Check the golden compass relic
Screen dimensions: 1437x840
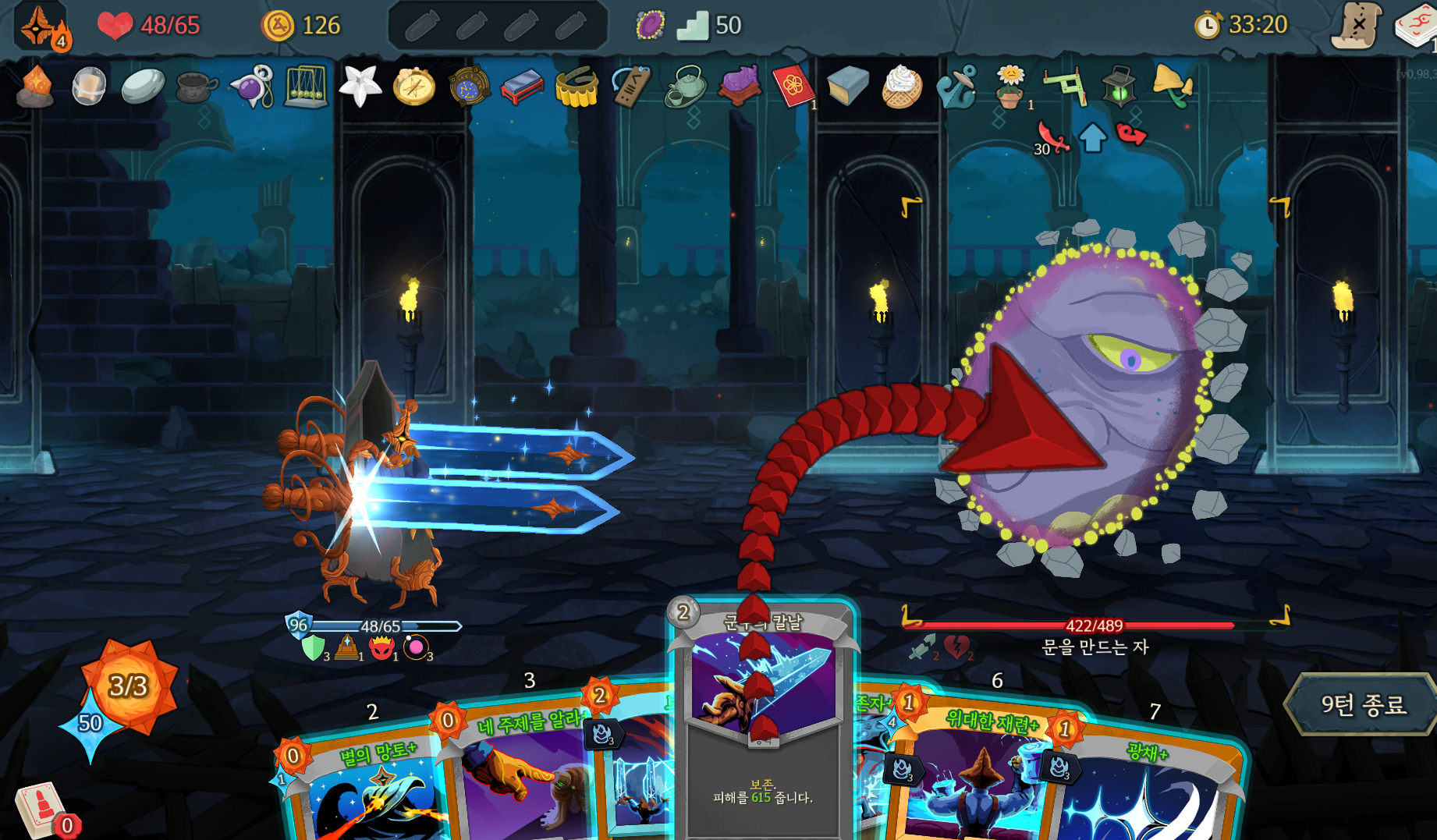click(413, 86)
